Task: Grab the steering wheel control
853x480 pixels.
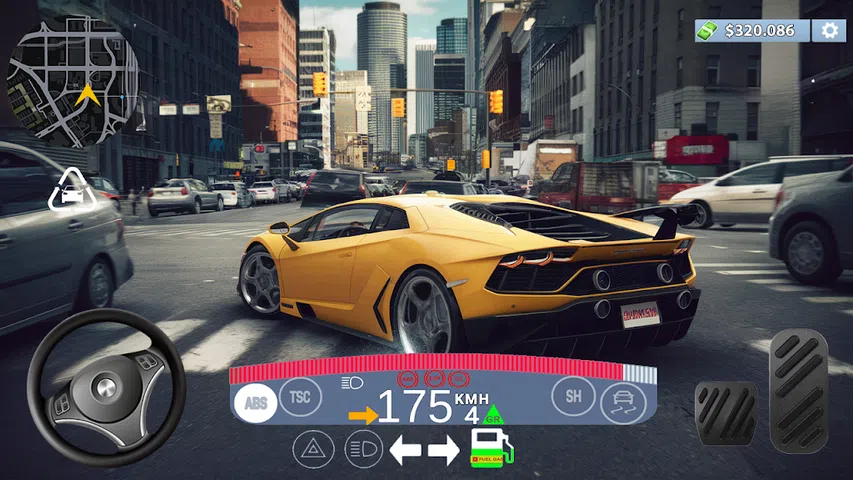Action: click(x=105, y=387)
